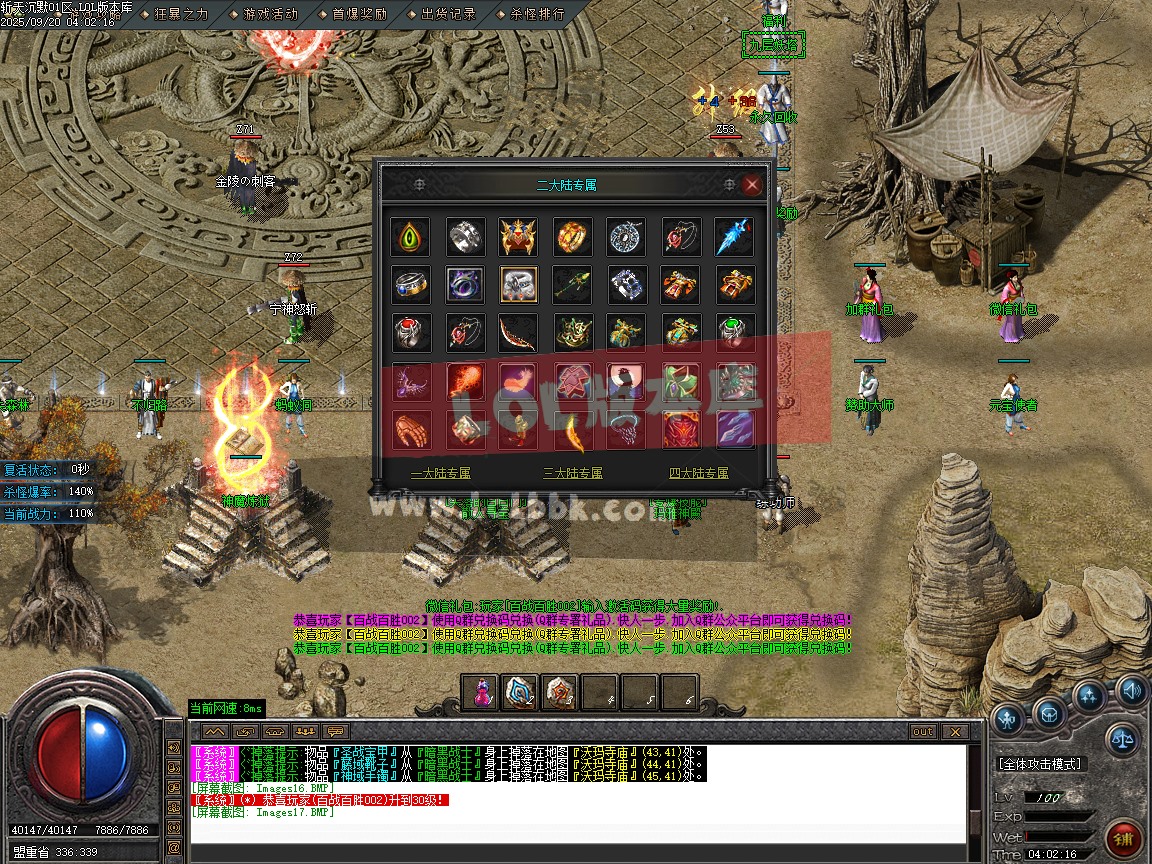This screenshot has height=864, width=1152.
Task: Switch to the 三大陆专属 page
Action: pos(573,473)
